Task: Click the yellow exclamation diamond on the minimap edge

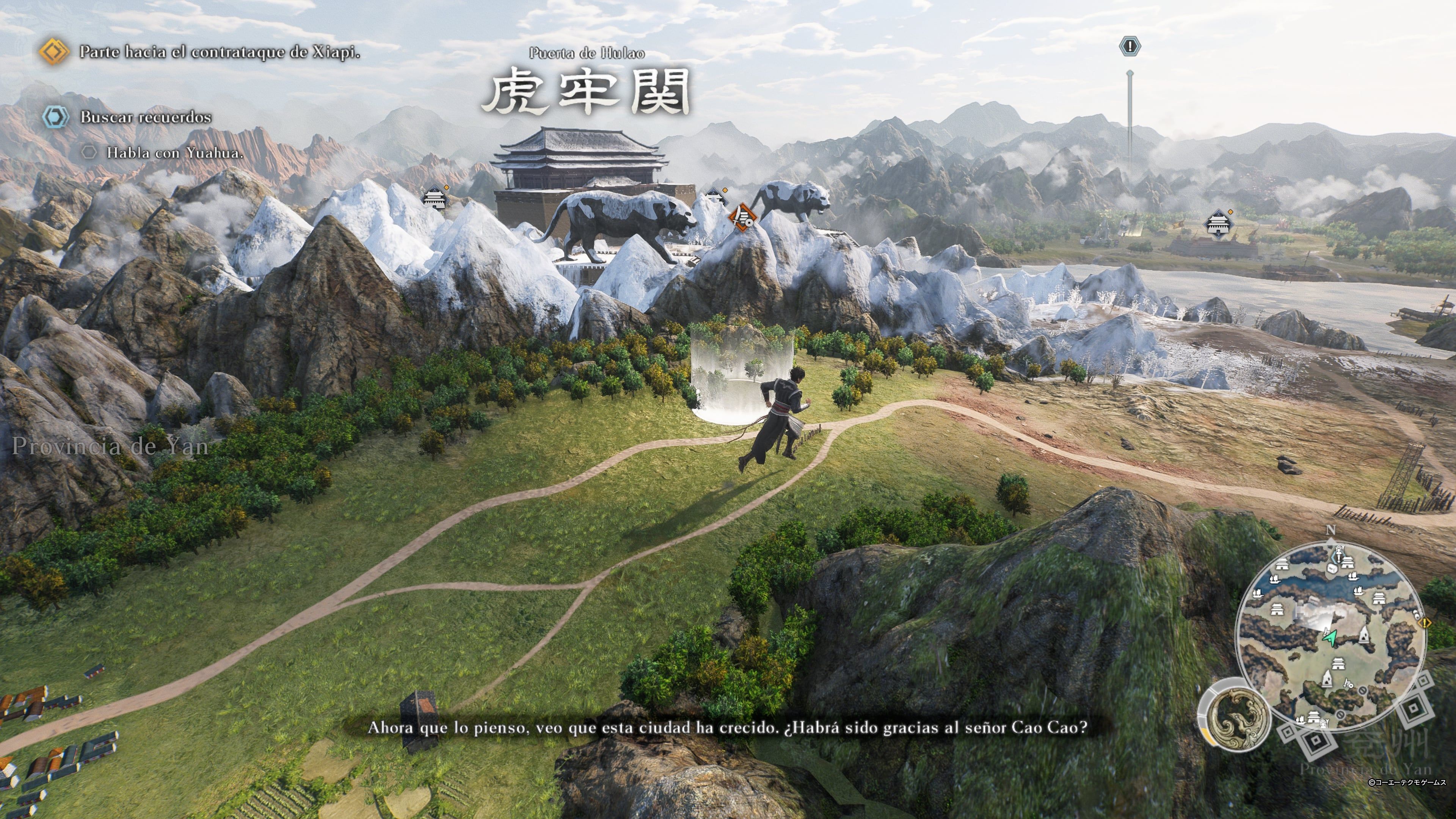Action: [1425, 623]
